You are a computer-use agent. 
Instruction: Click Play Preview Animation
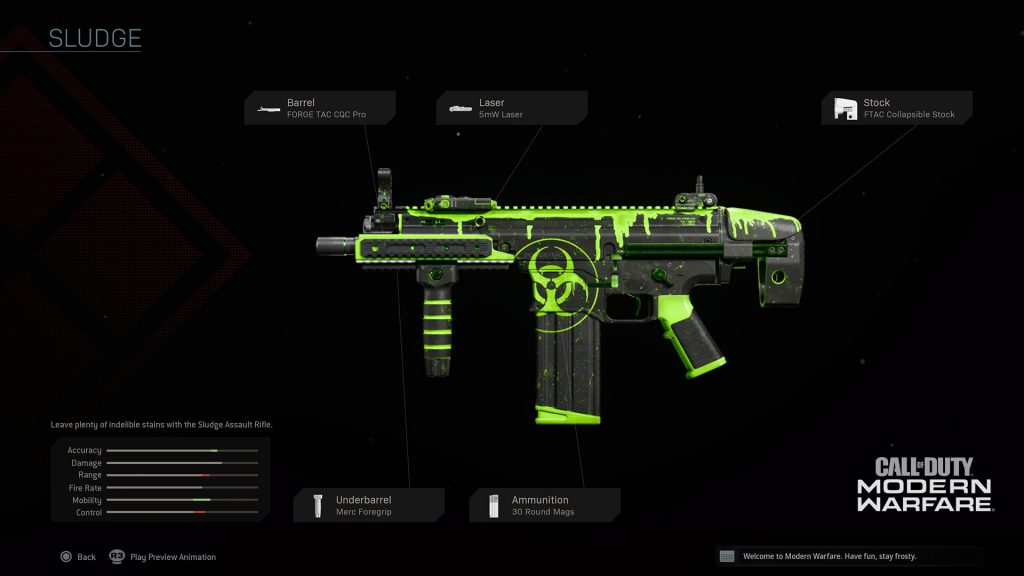[x=163, y=557]
